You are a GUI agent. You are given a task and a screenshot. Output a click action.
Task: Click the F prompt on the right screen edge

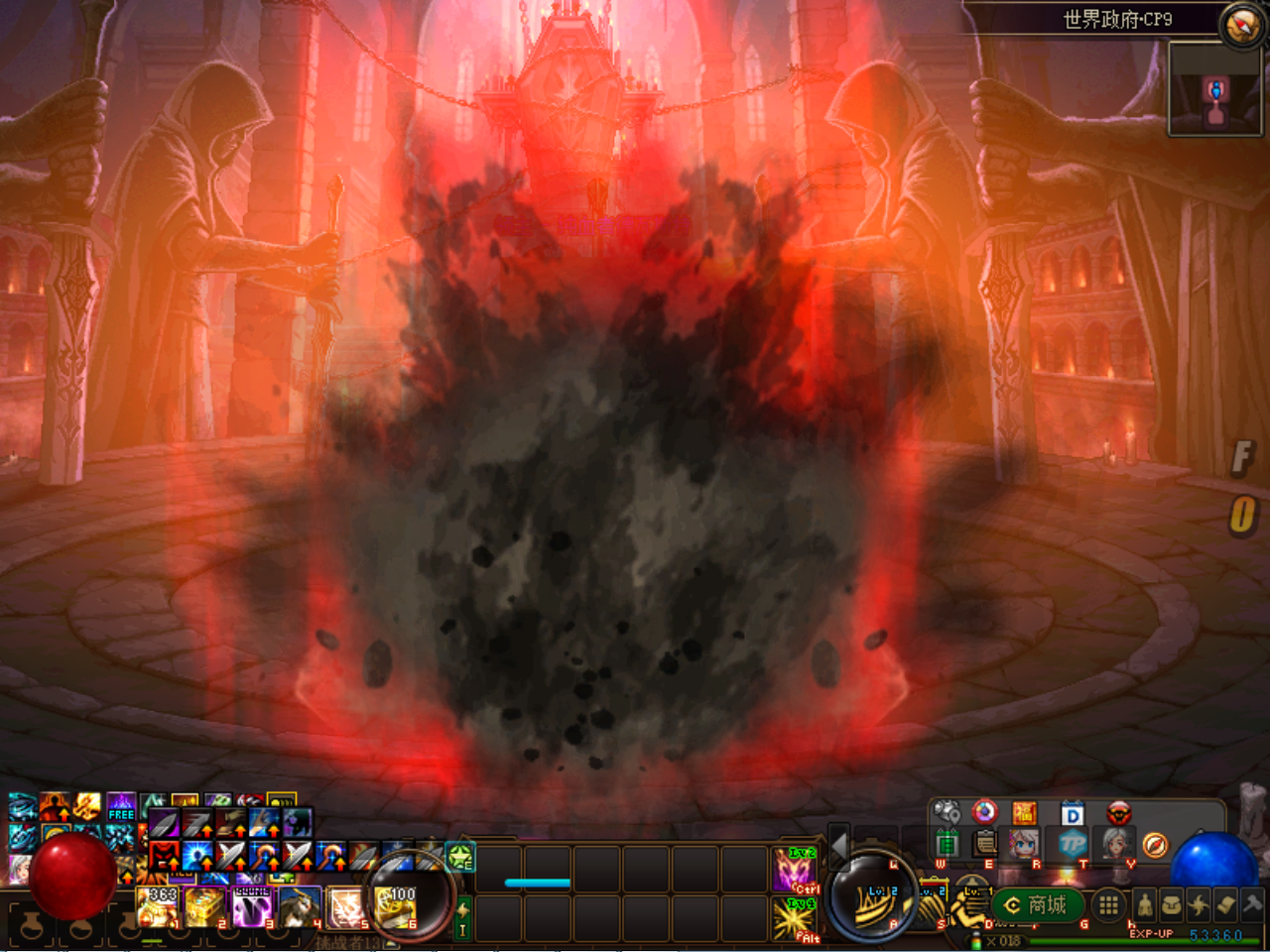tap(1243, 459)
